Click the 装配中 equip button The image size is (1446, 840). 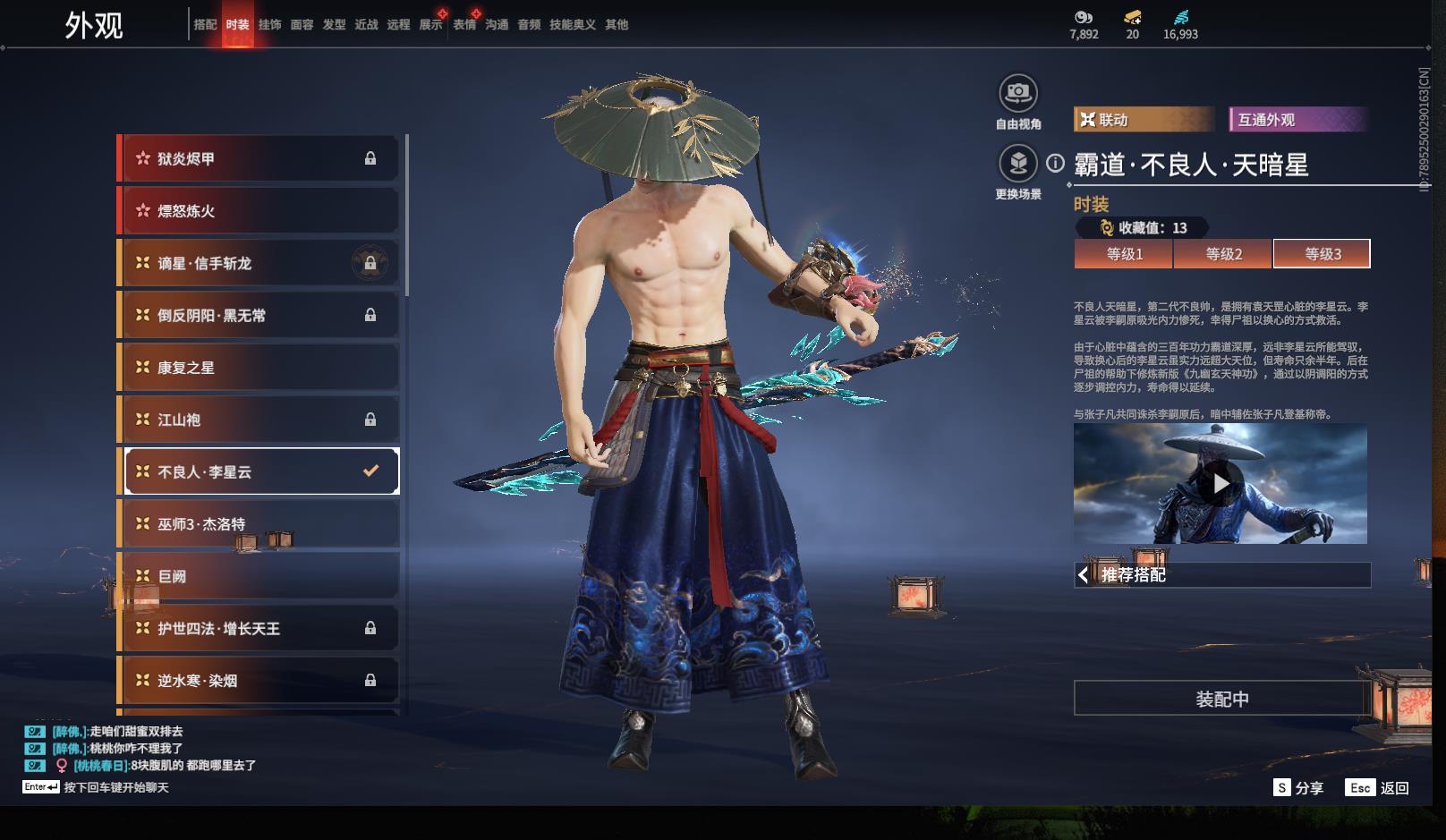click(1221, 699)
